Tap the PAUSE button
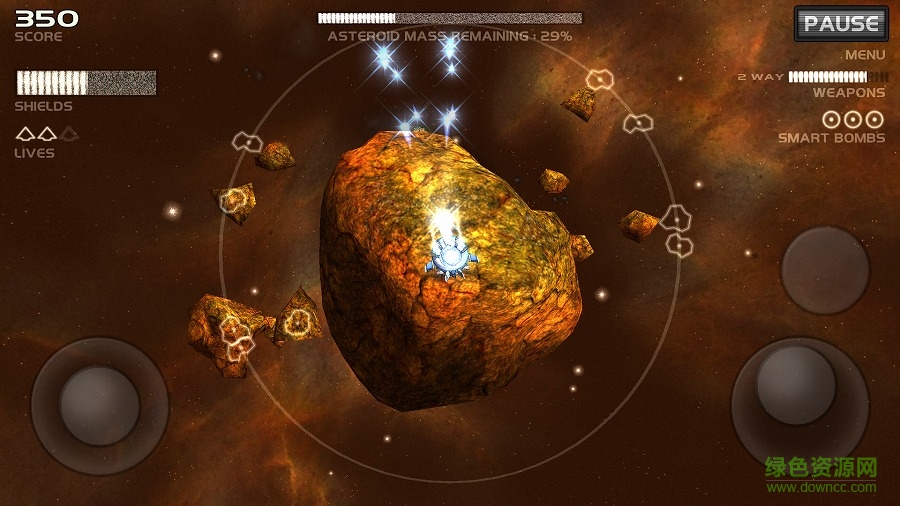 click(x=841, y=24)
